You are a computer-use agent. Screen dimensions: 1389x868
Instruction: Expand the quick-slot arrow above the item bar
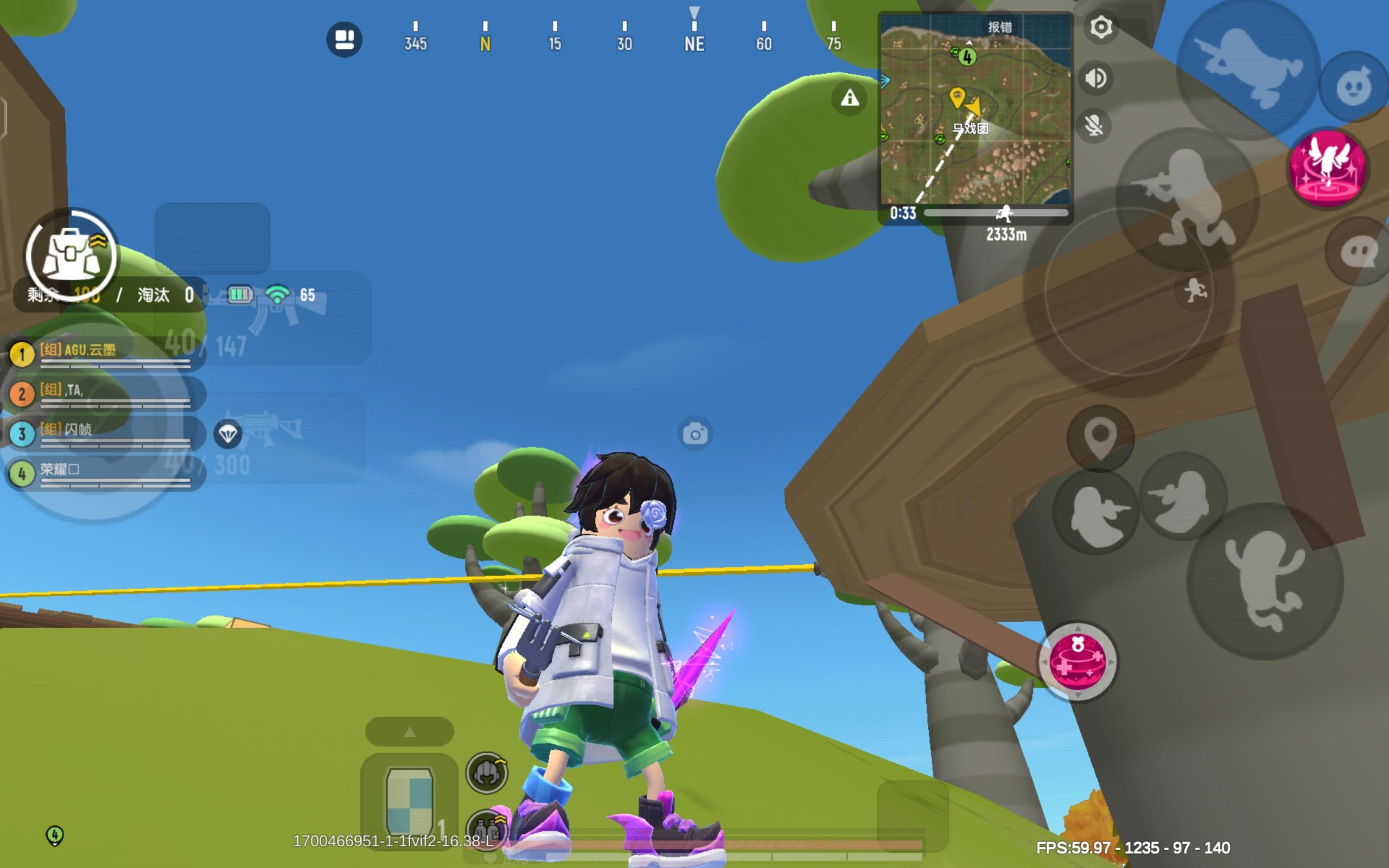click(409, 731)
